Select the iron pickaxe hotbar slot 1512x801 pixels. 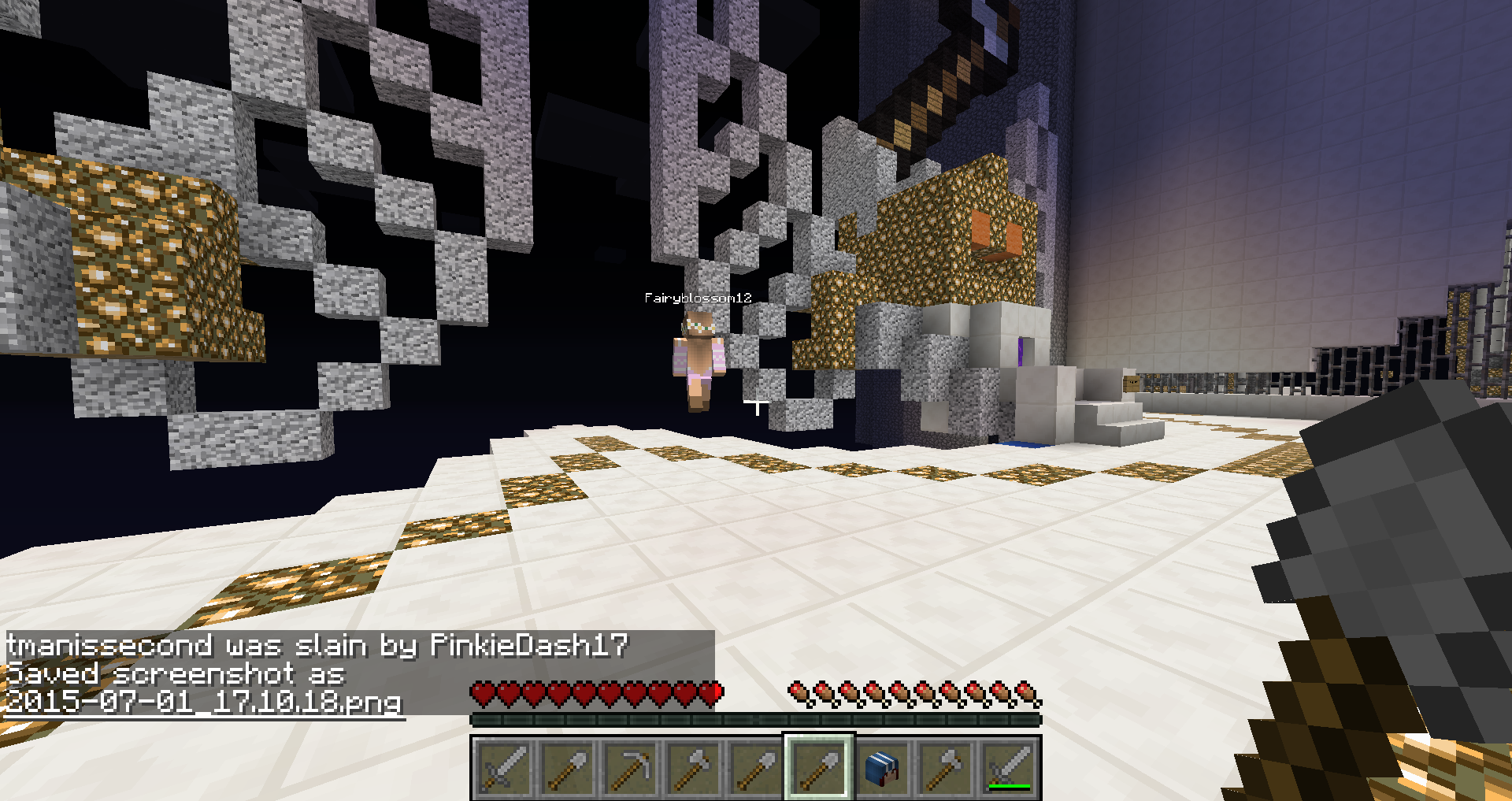629,768
